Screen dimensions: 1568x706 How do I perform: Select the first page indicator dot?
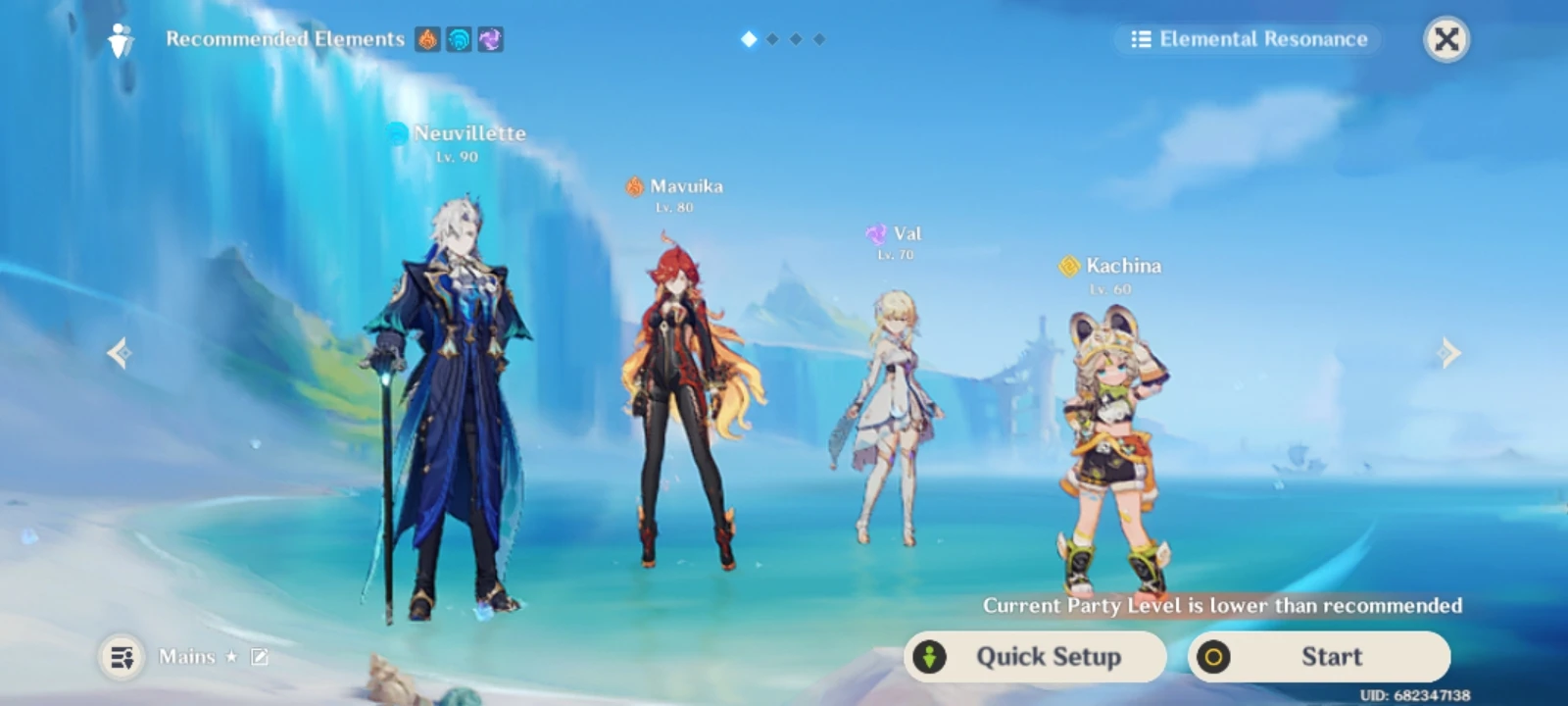point(749,40)
